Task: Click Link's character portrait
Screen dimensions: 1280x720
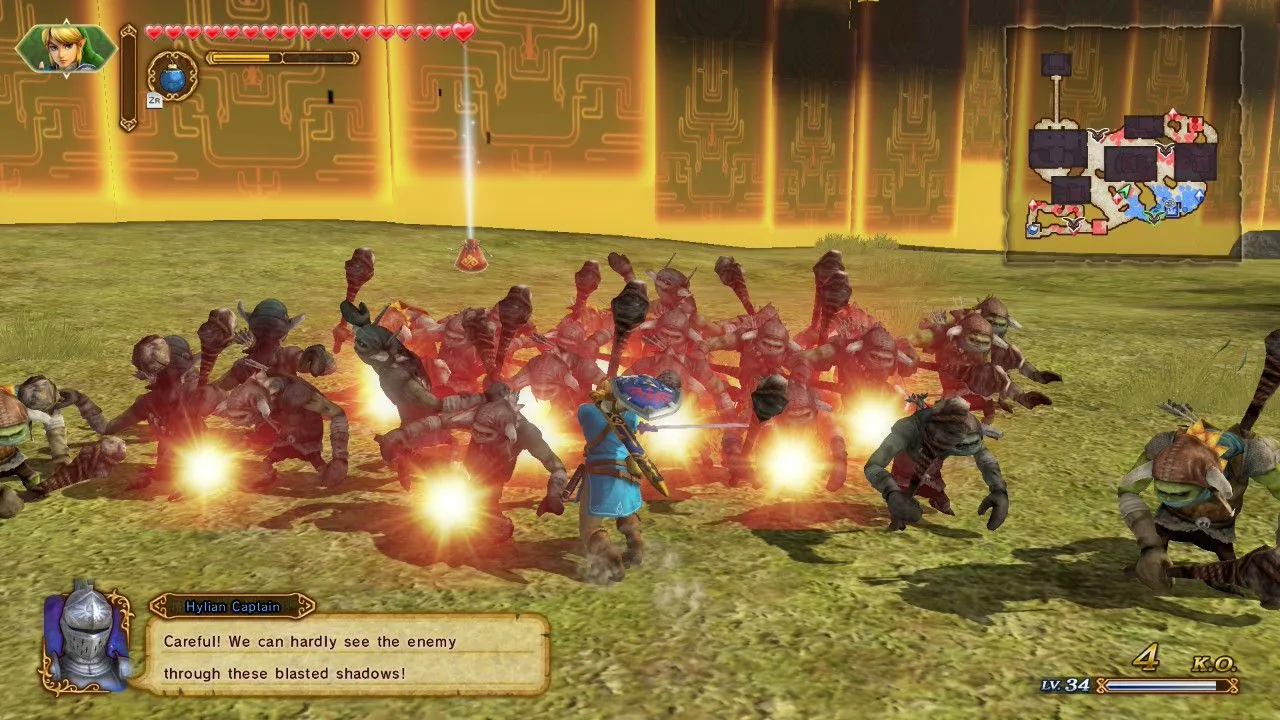Action: coord(65,48)
